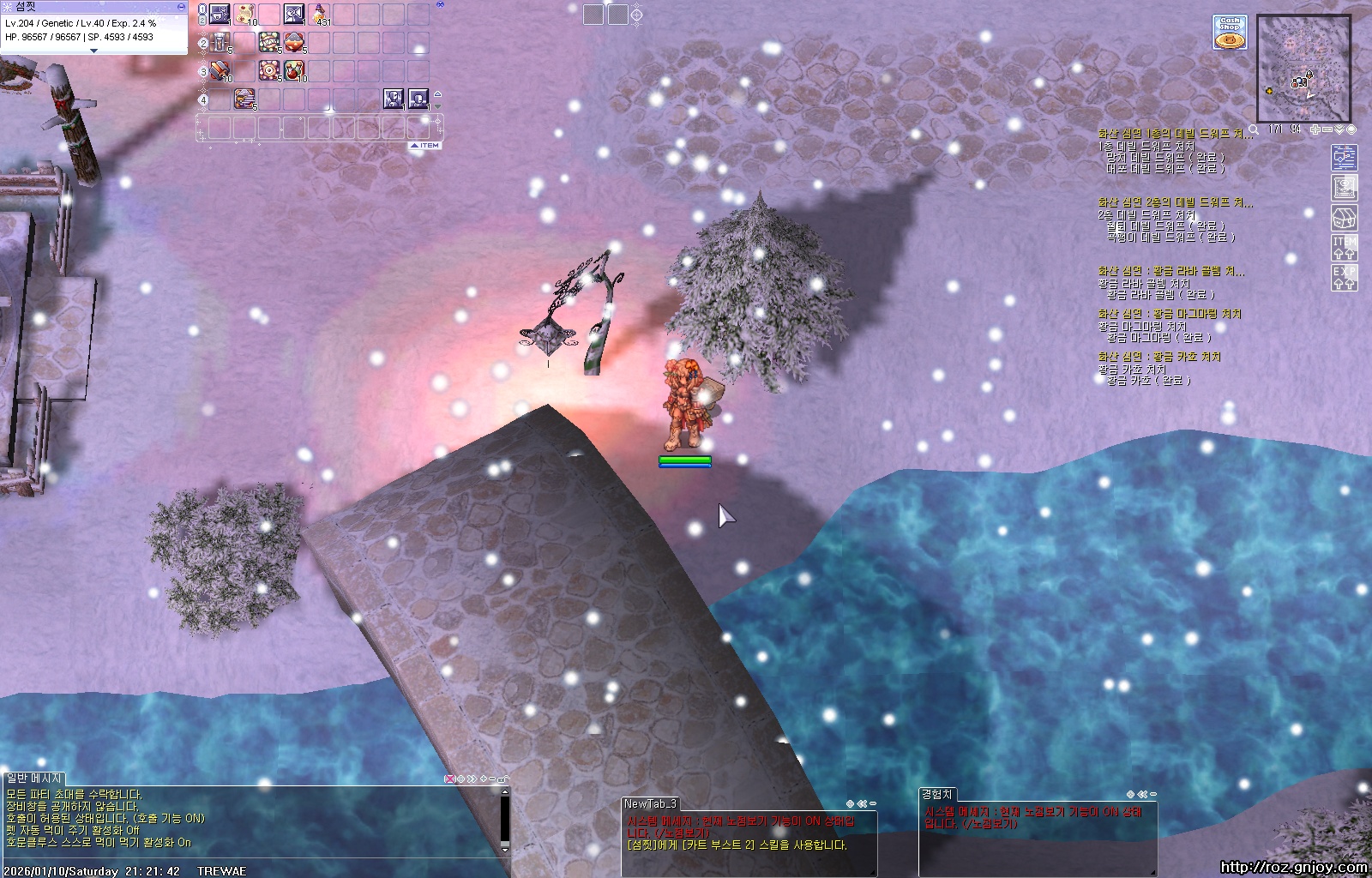The image size is (1372, 878).
Task: Select the 경험치 chat tab
Action: [936, 795]
